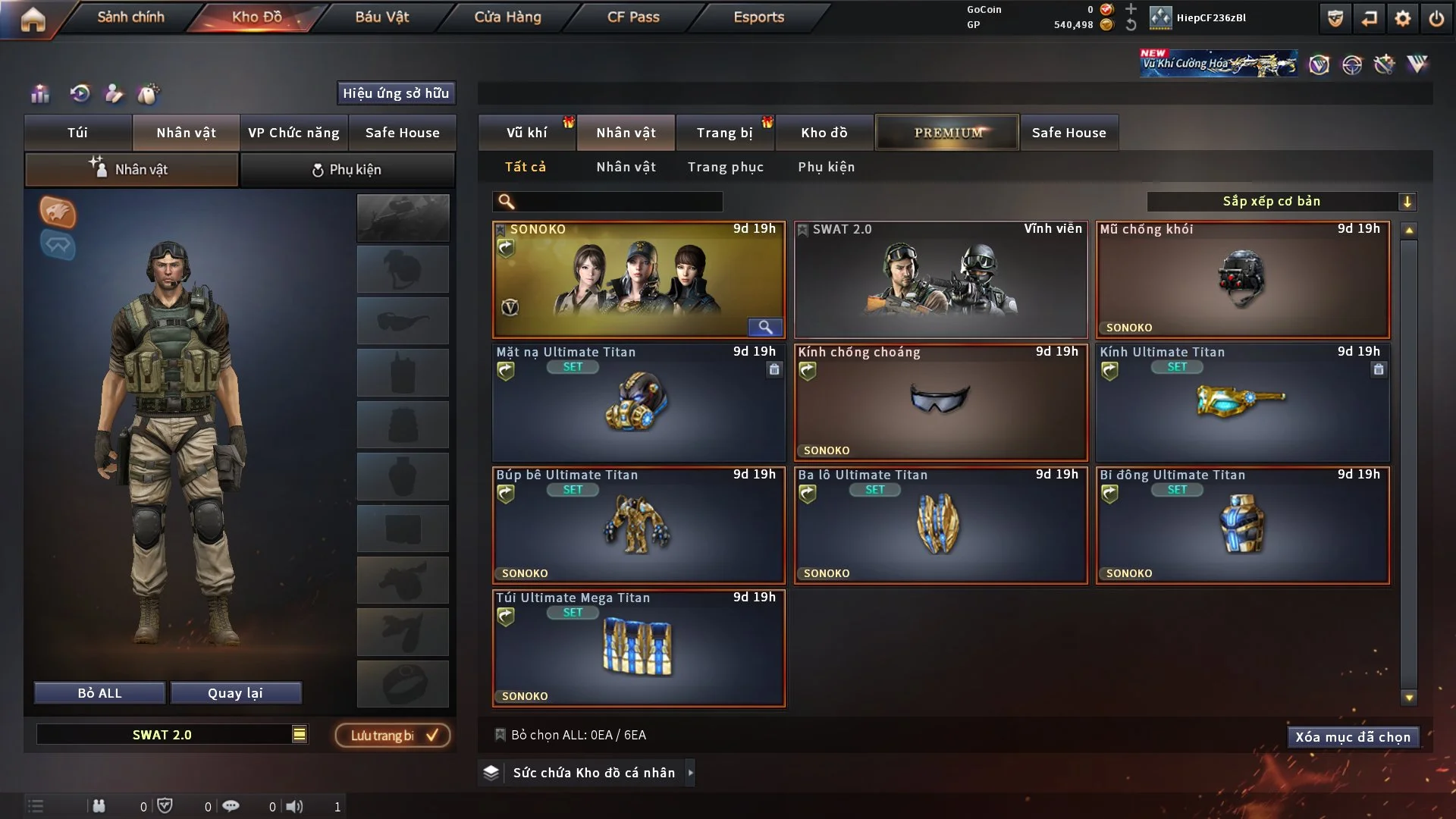Select the PREMIUM tab

947,133
